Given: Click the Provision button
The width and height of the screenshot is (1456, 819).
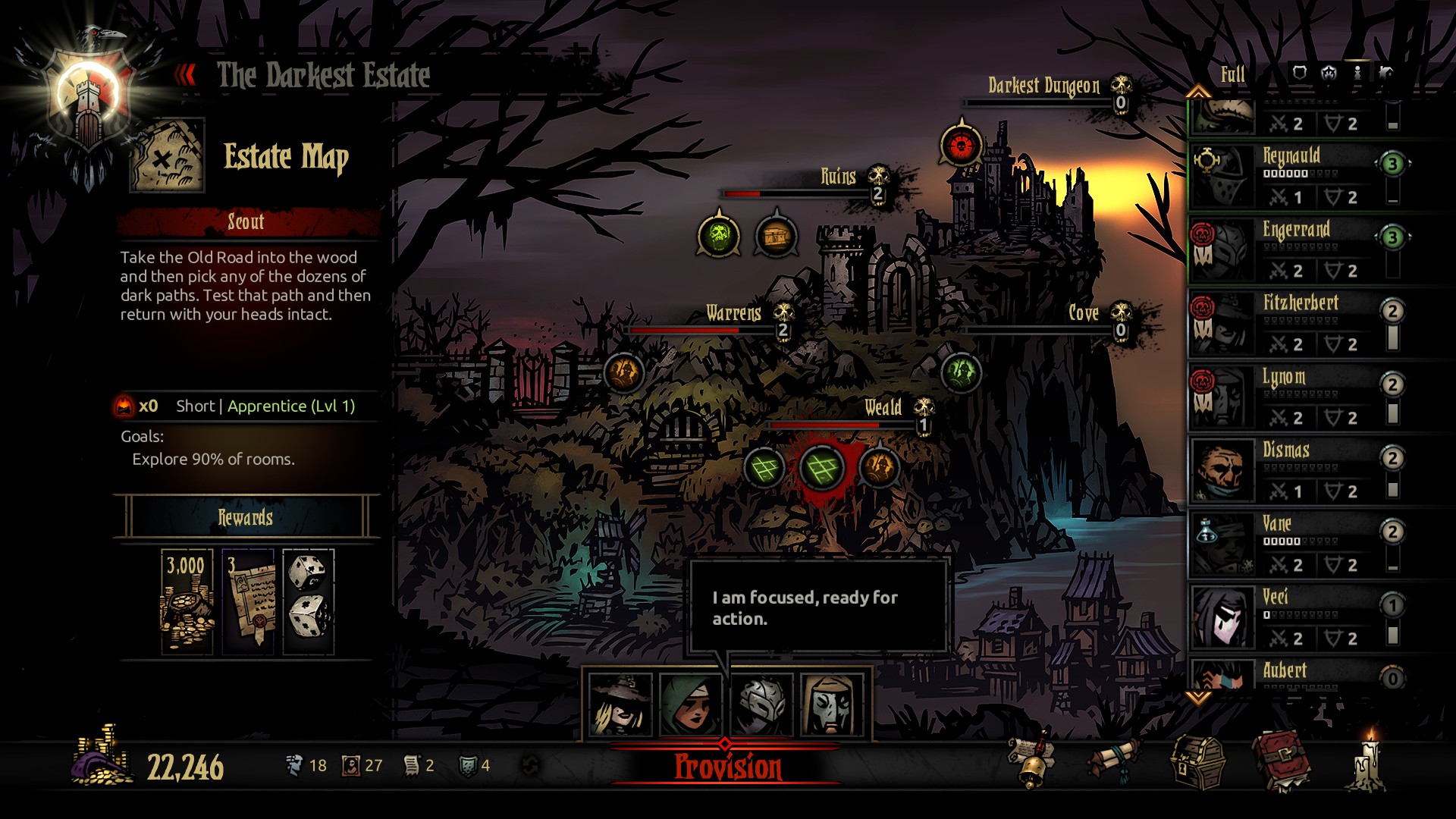Looking at the screenshot, I should click(x=727, y=767).
